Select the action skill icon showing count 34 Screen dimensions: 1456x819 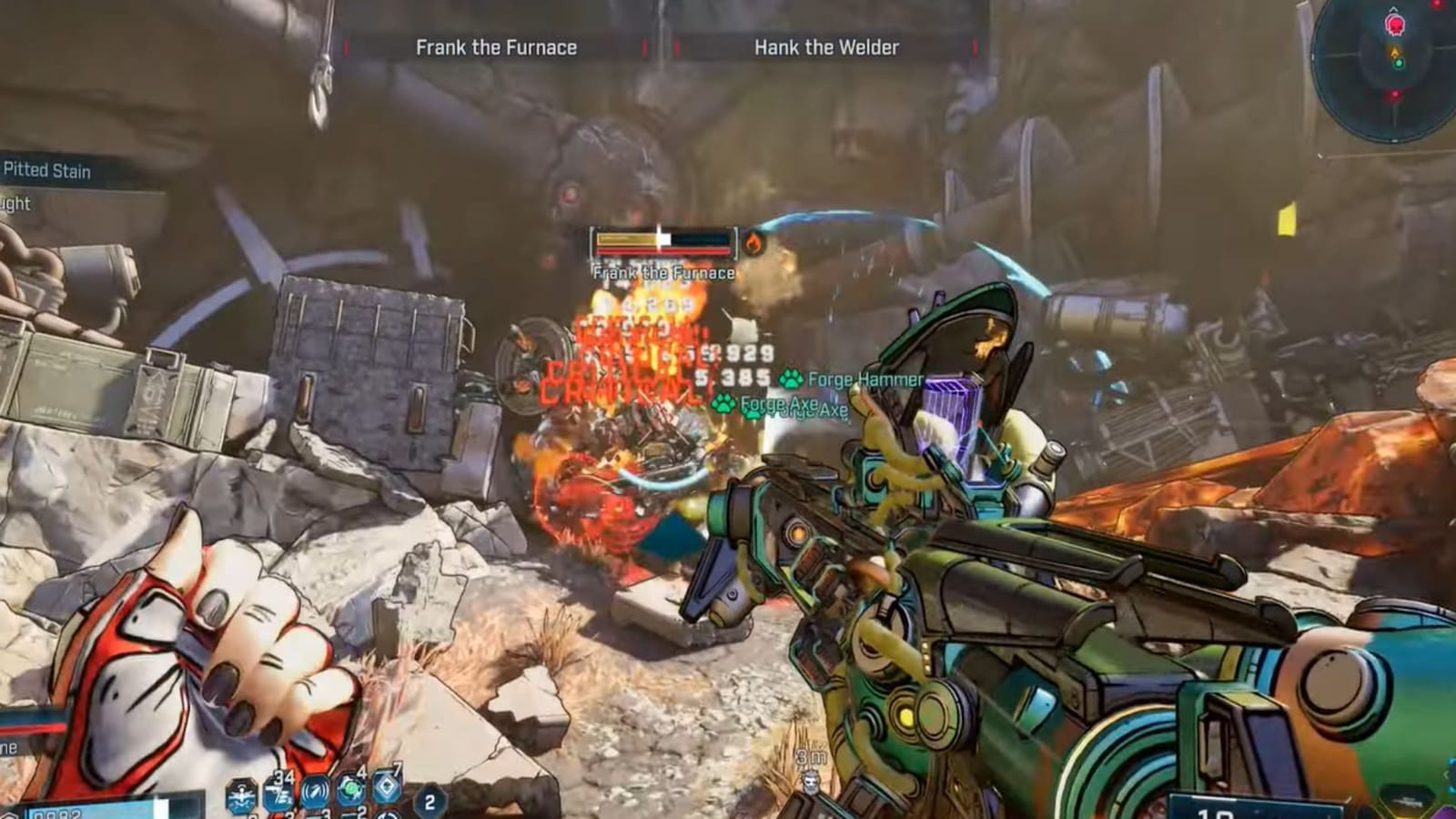pyautogui.click(x=280, y=794)
